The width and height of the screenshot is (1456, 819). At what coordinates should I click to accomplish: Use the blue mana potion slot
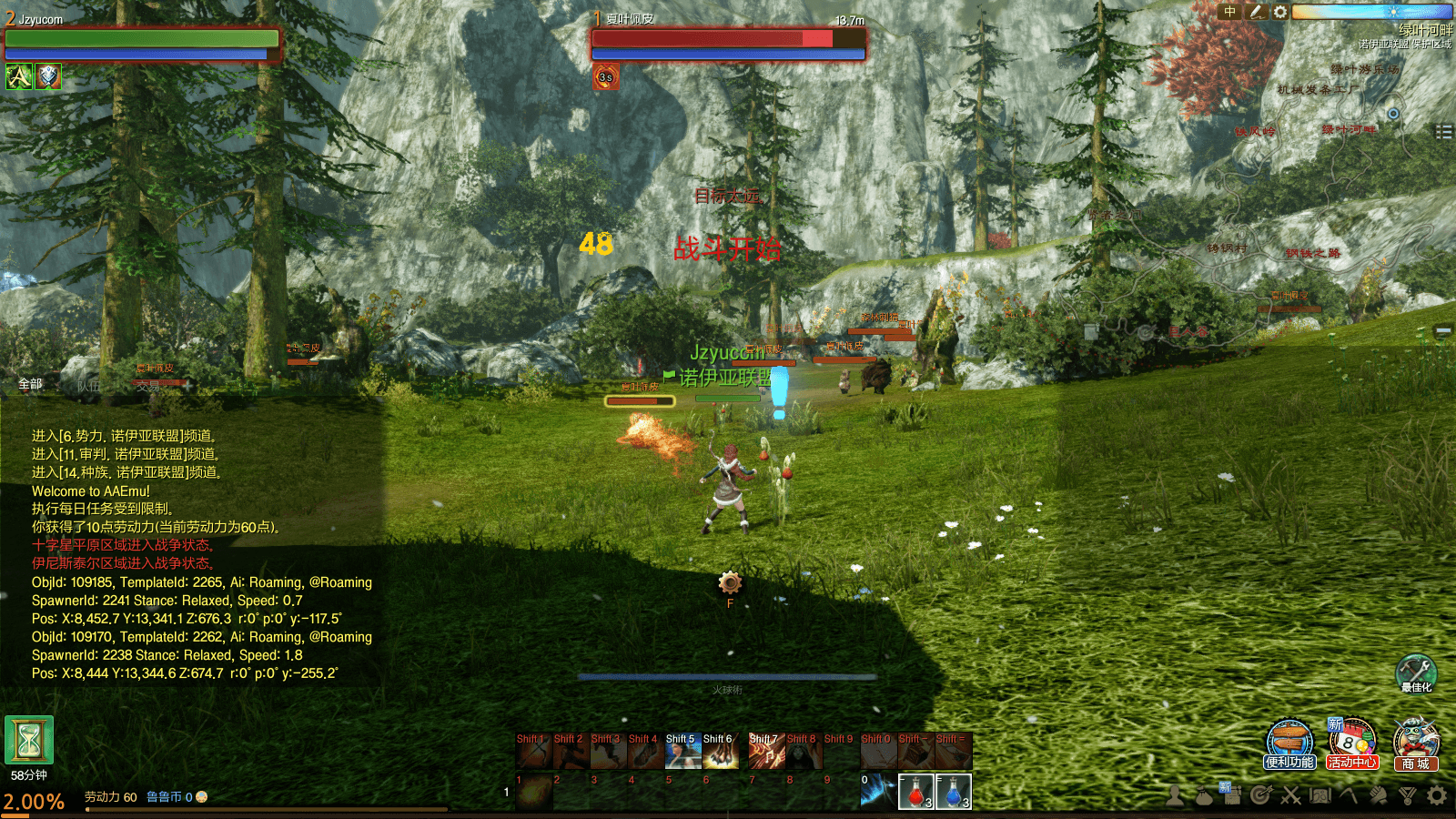(953, 792)
